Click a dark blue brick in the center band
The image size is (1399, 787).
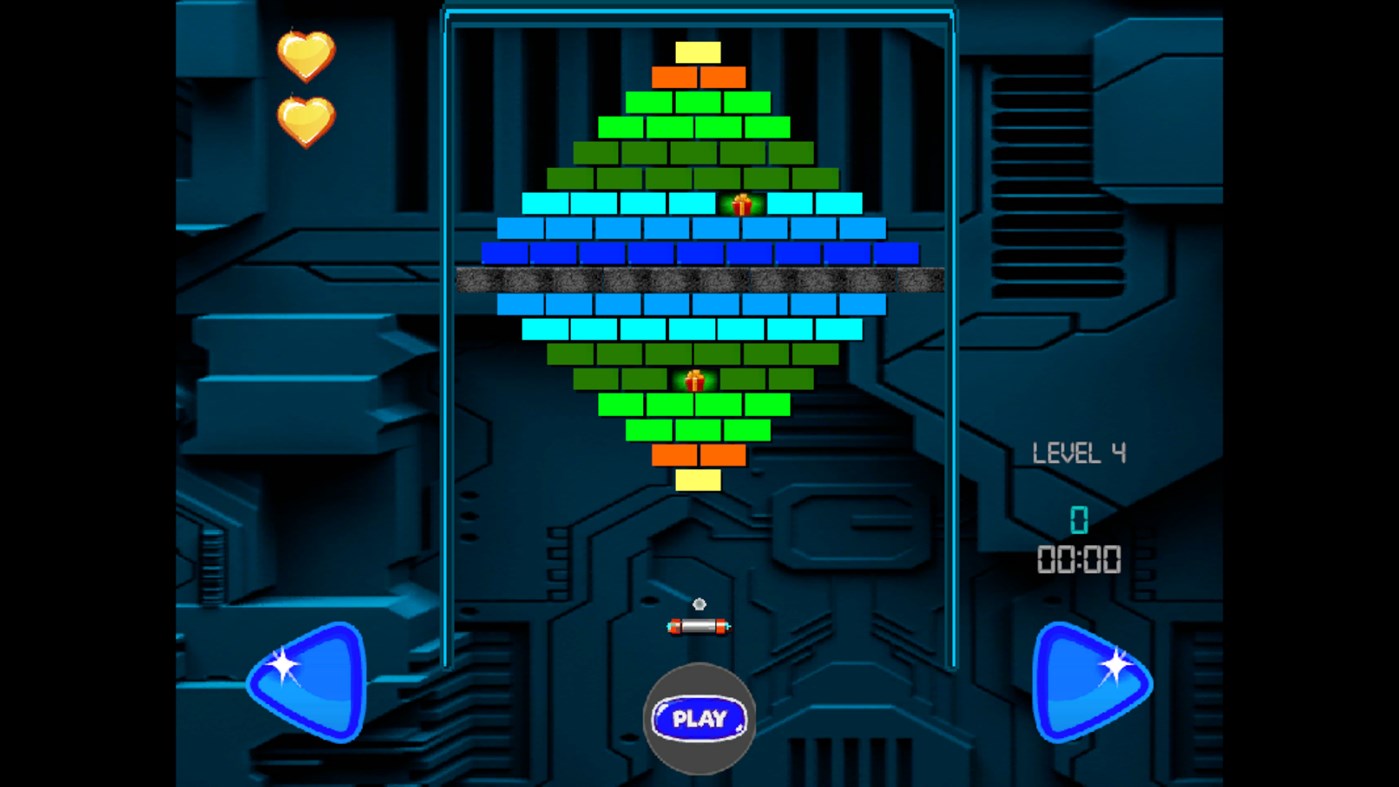tap(698, 253)
